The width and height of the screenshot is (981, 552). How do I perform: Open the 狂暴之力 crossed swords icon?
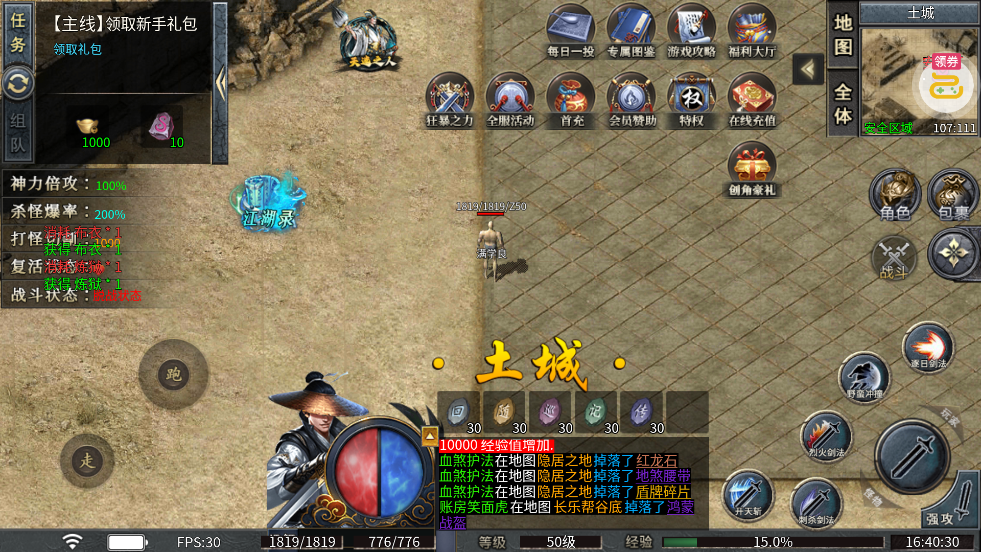pos(450,98)
